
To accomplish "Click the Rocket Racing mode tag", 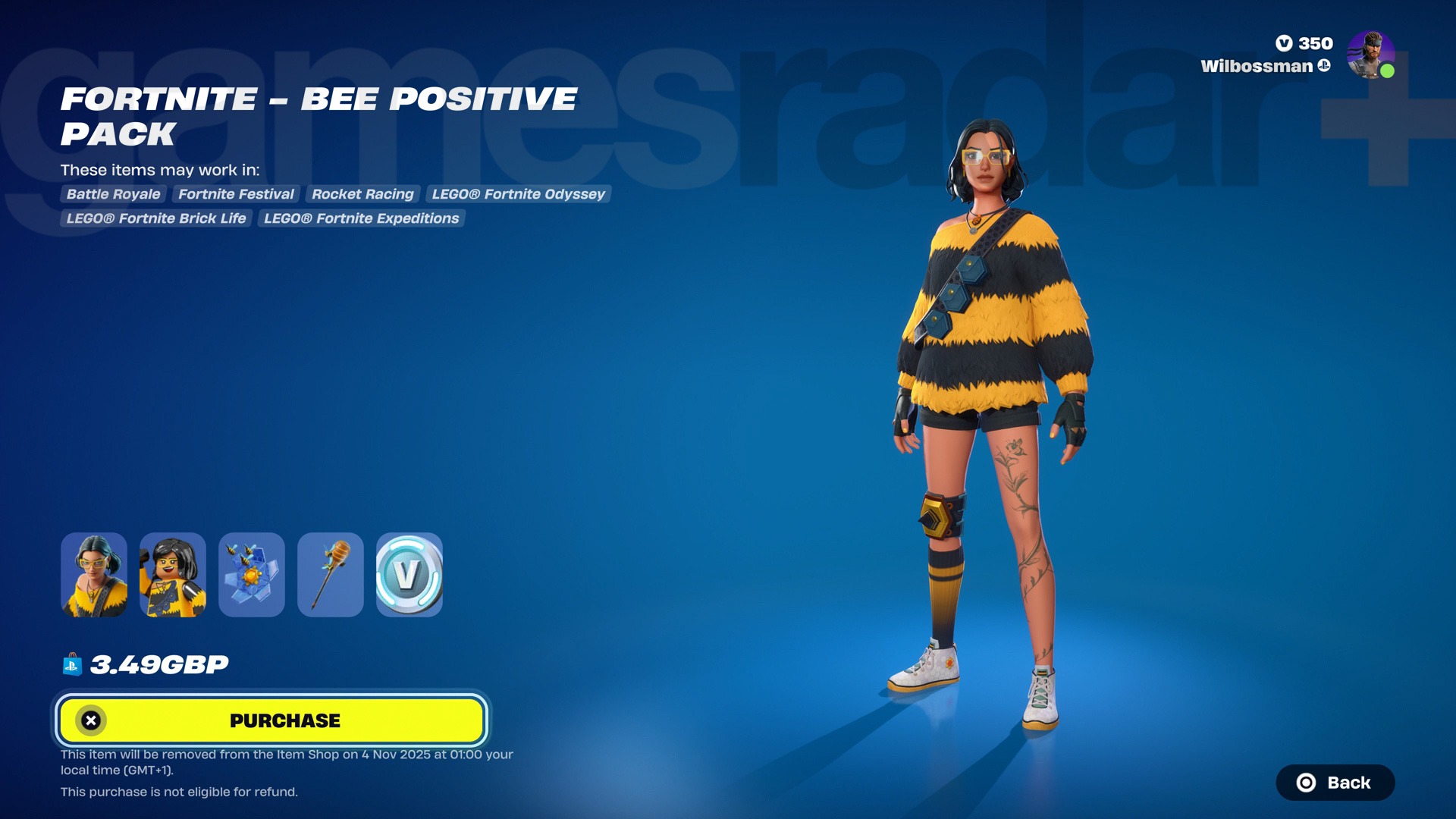I will click(x=362, y=194).
